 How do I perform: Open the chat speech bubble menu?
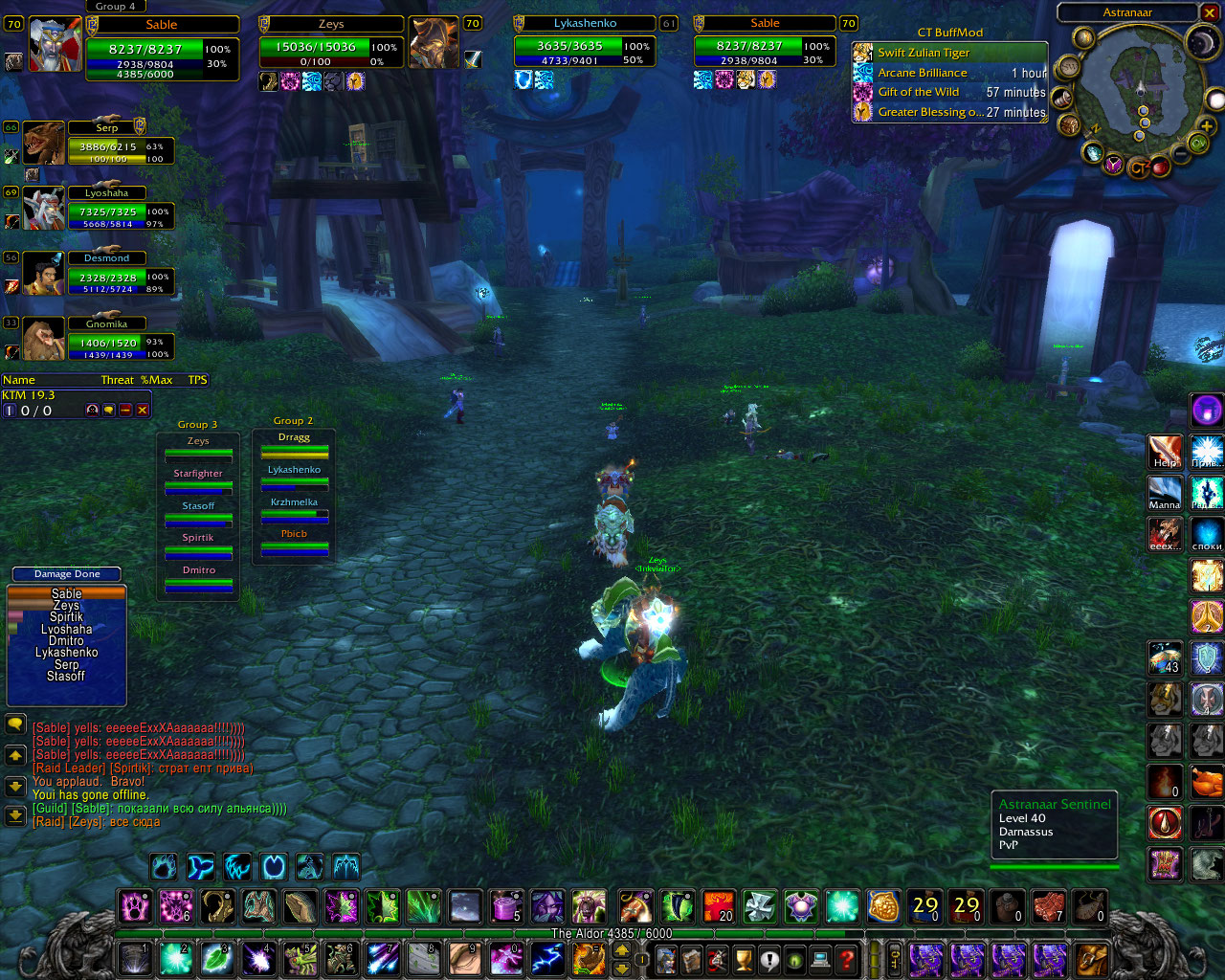click(x=15, y=724)
